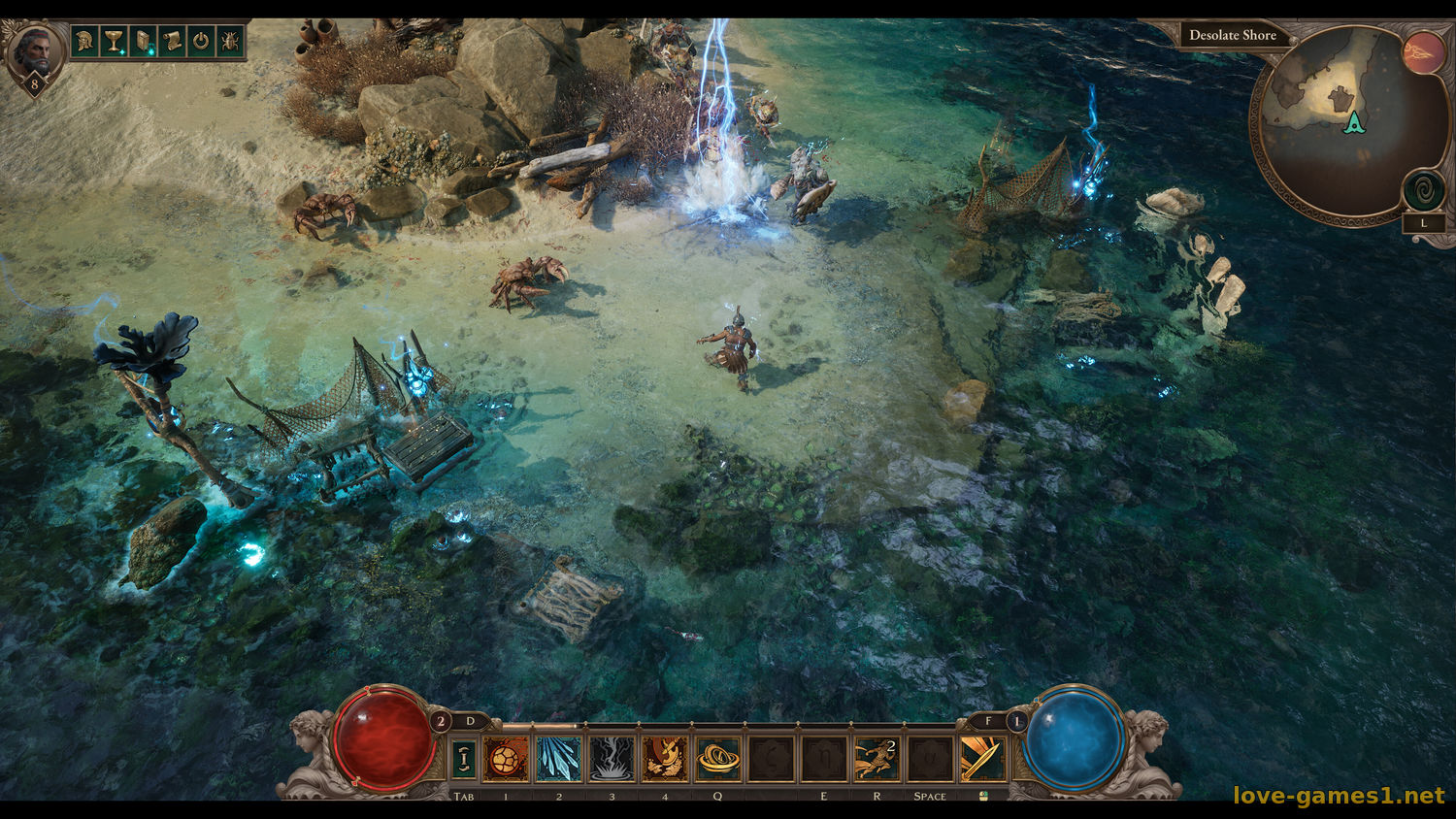Open the beetle bug report icon
The height and width of the screenshot is (819, 1456).
click(x=230, y=42)
